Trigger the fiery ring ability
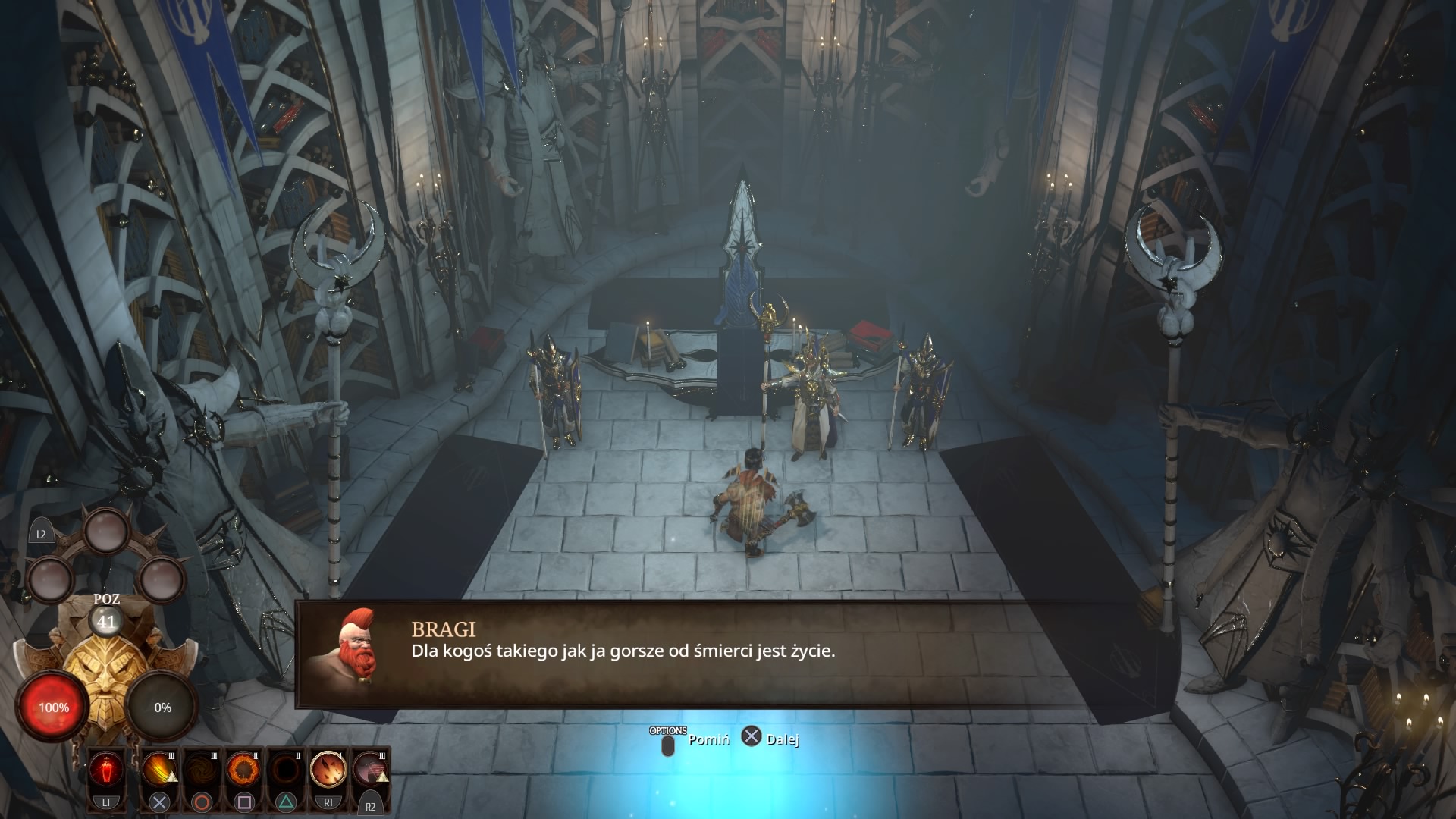Screen dimensions: 1456x819 point(243,770)
